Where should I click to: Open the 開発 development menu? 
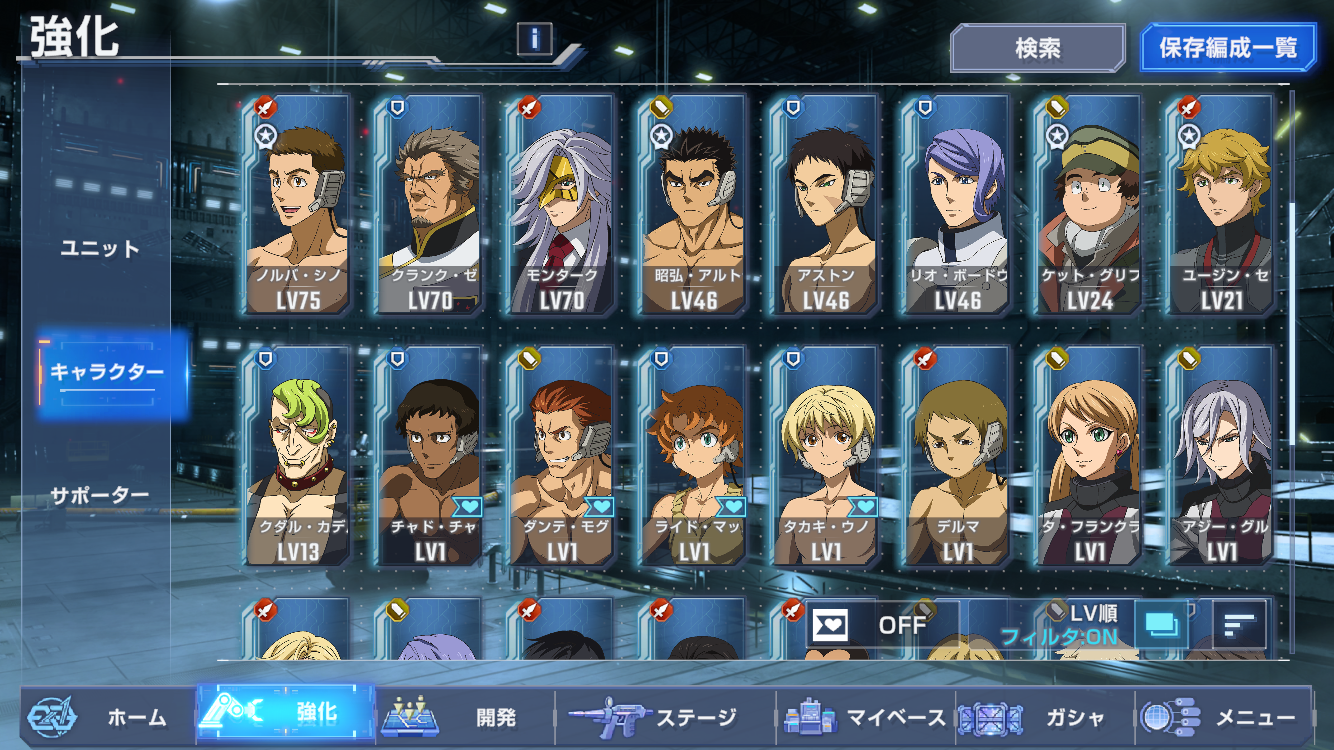(x=465, y=717)
